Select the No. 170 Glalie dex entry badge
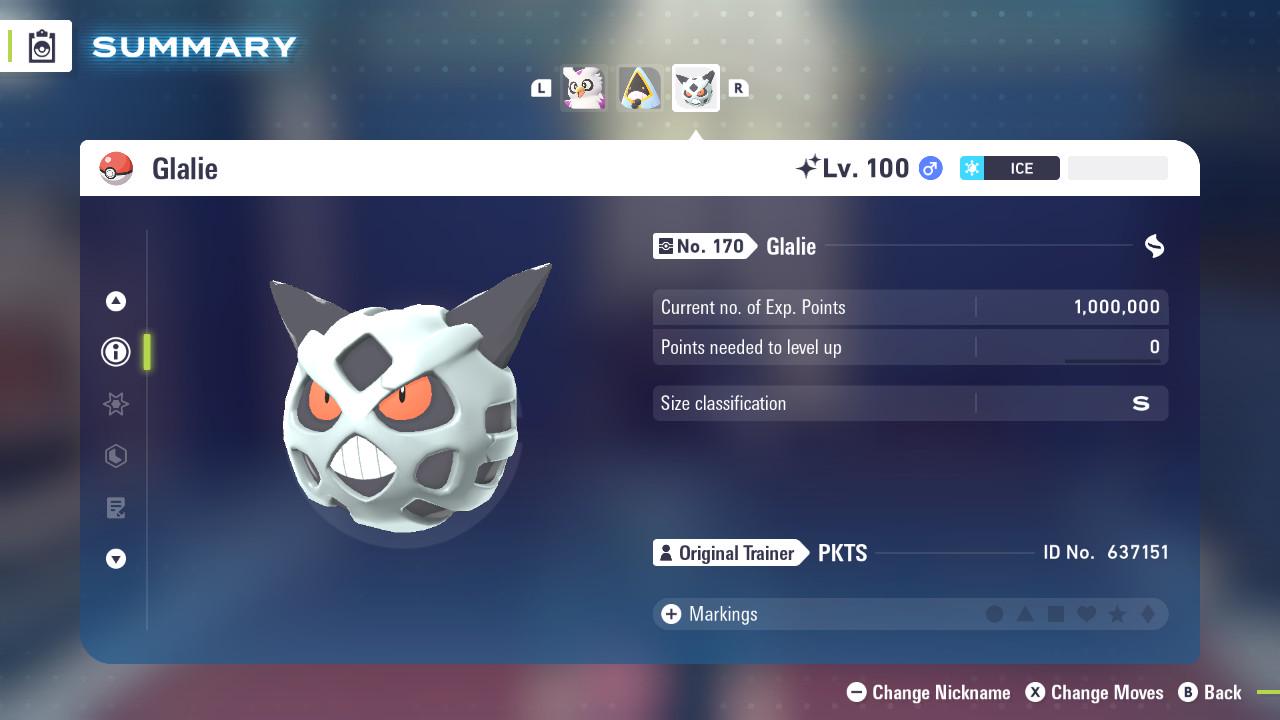The image size is (1280, 720). pyautogui.click(x=700, y=246)
